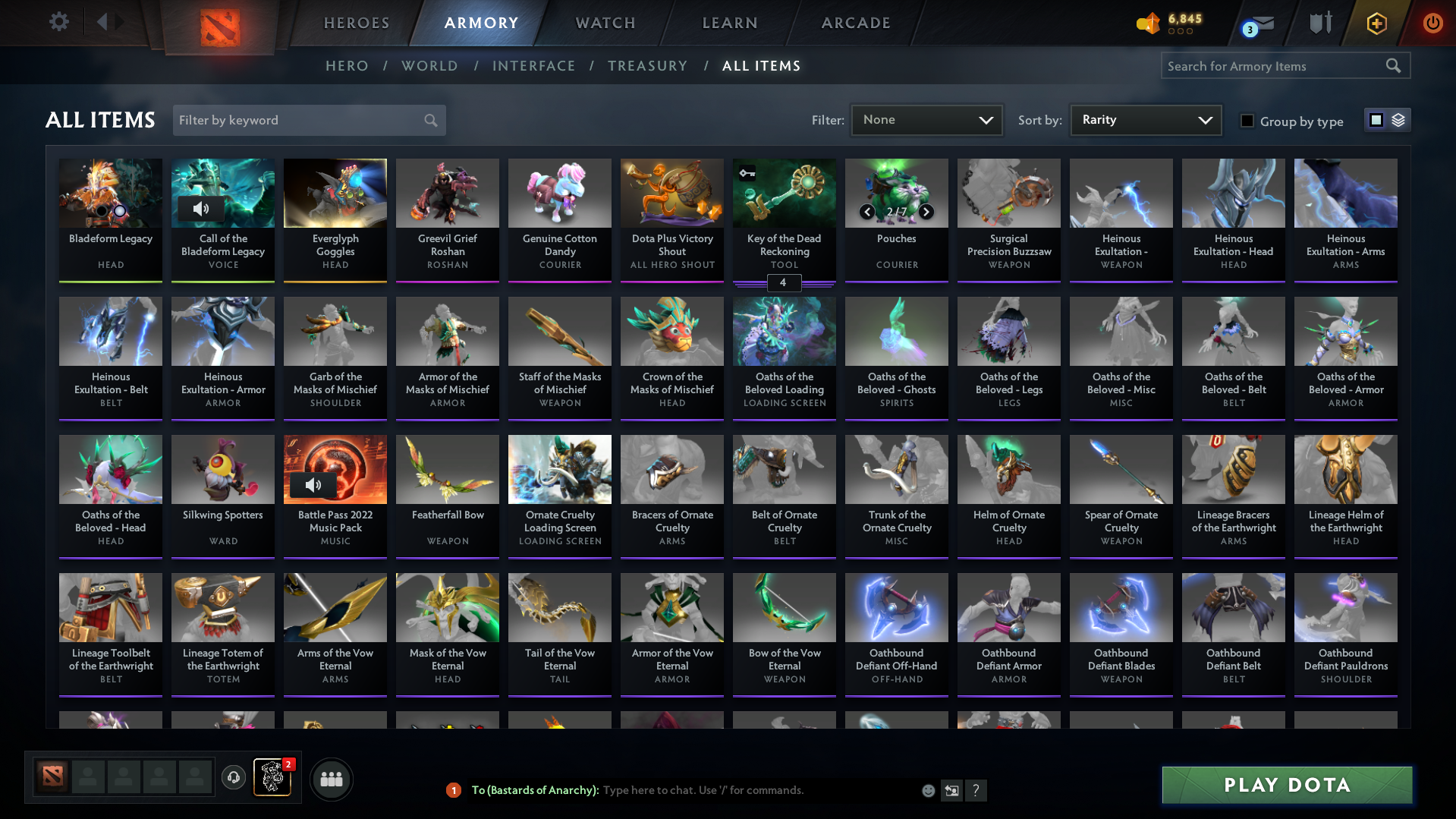Click the search magnifier for Armory Items
This screenshot has width=1456, height=819.
[1394, 65]
